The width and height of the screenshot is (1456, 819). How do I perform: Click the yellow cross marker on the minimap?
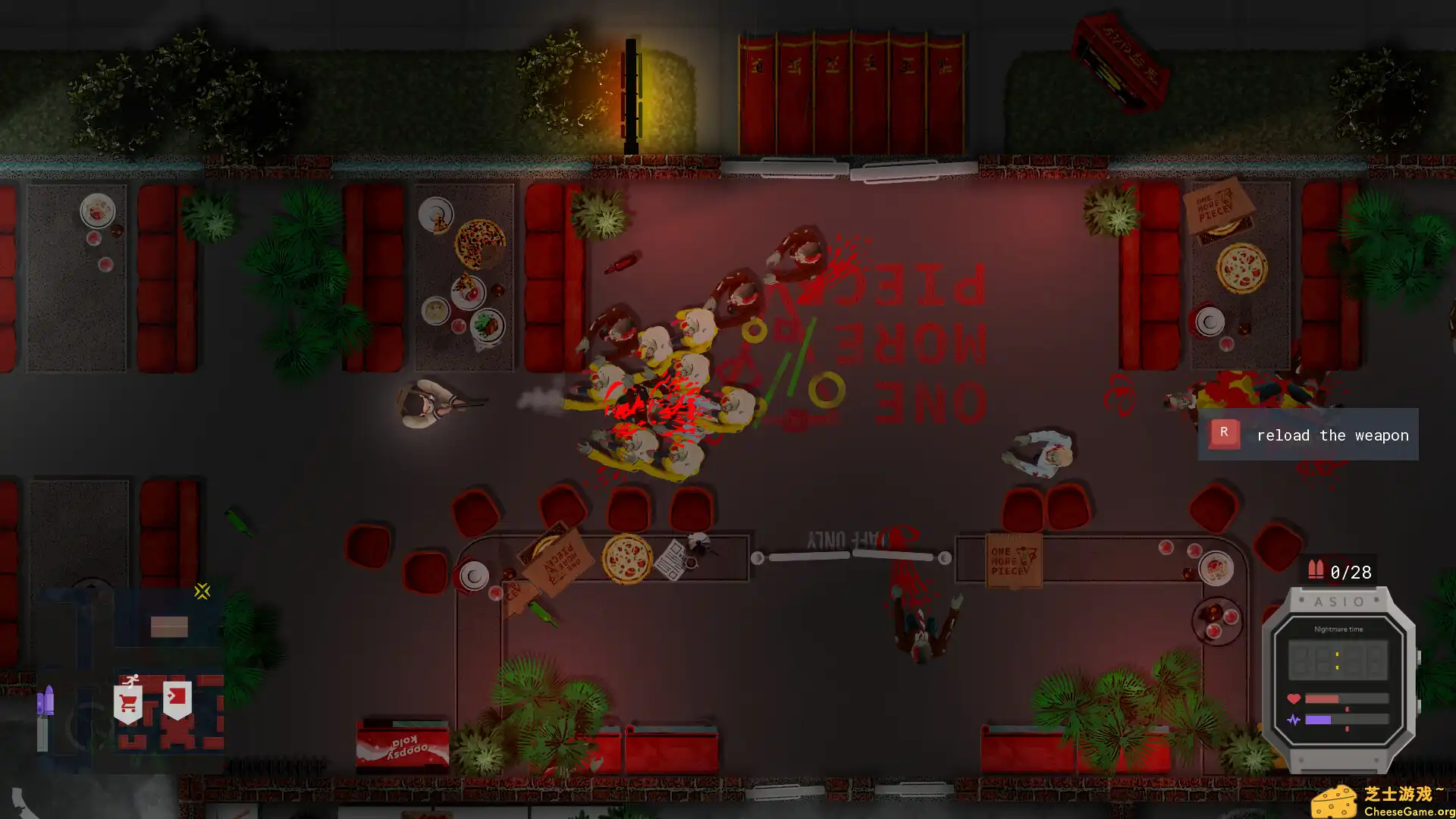[x=202, y=591]
